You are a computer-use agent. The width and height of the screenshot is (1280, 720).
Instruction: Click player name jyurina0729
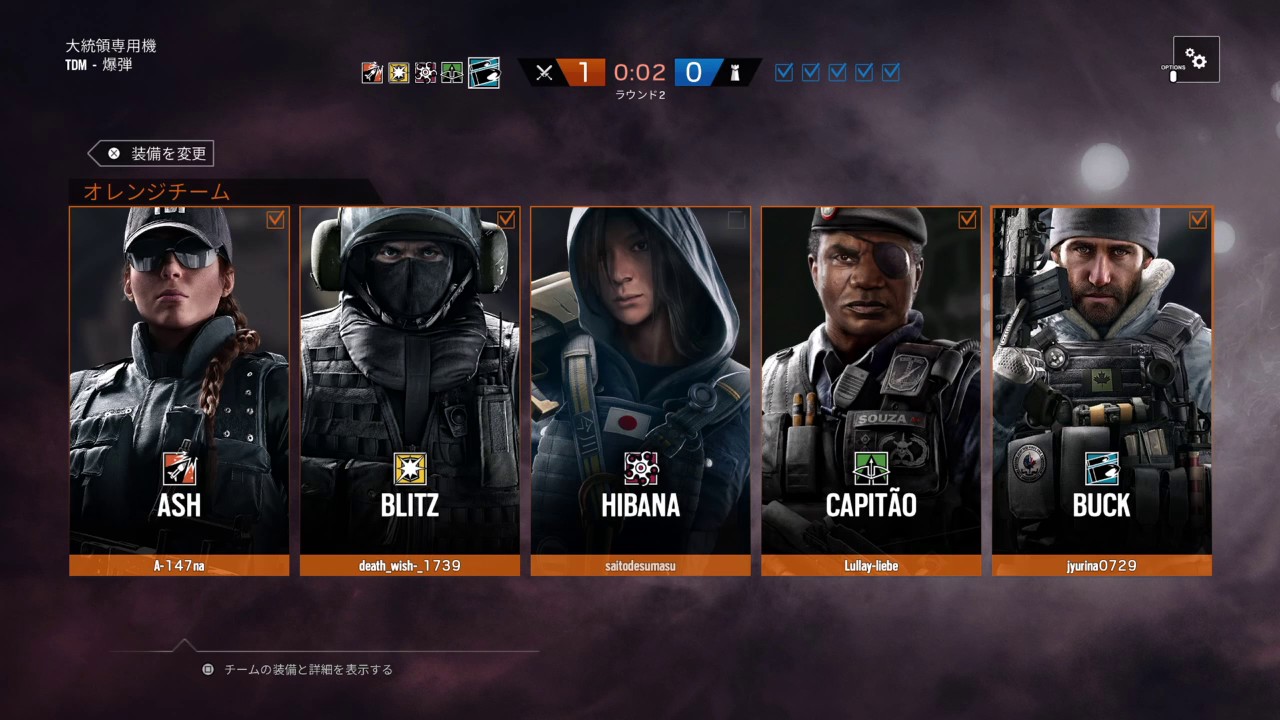click(1102, 566)
